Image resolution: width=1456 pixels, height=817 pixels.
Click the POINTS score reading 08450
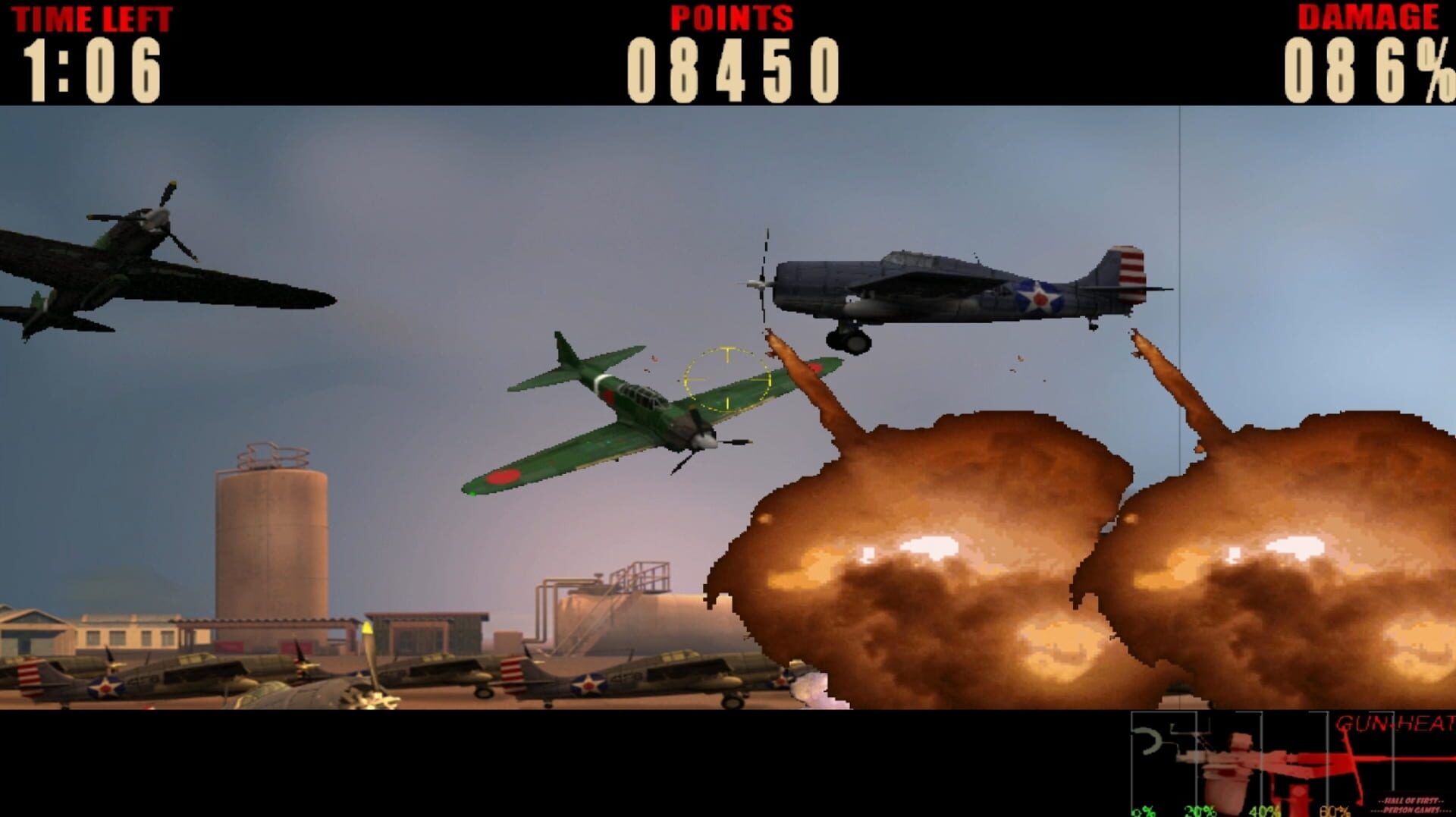point(732,68)
